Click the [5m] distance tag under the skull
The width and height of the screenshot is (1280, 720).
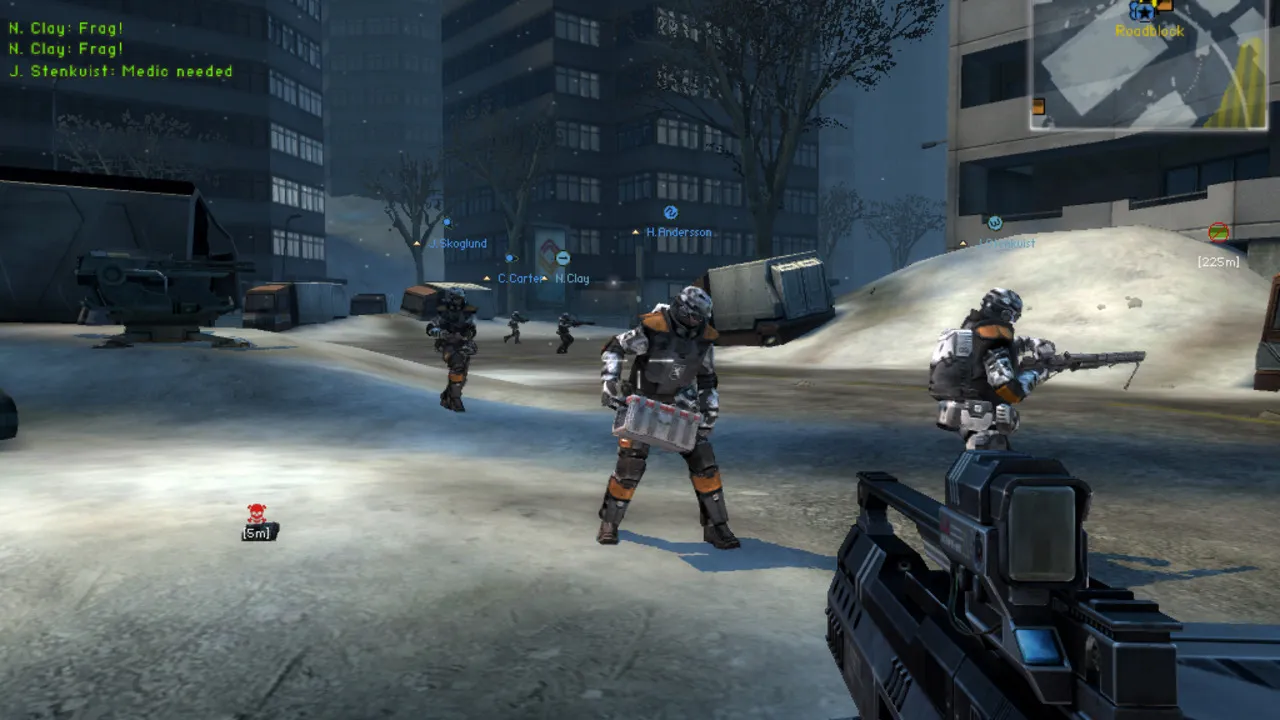255,534
